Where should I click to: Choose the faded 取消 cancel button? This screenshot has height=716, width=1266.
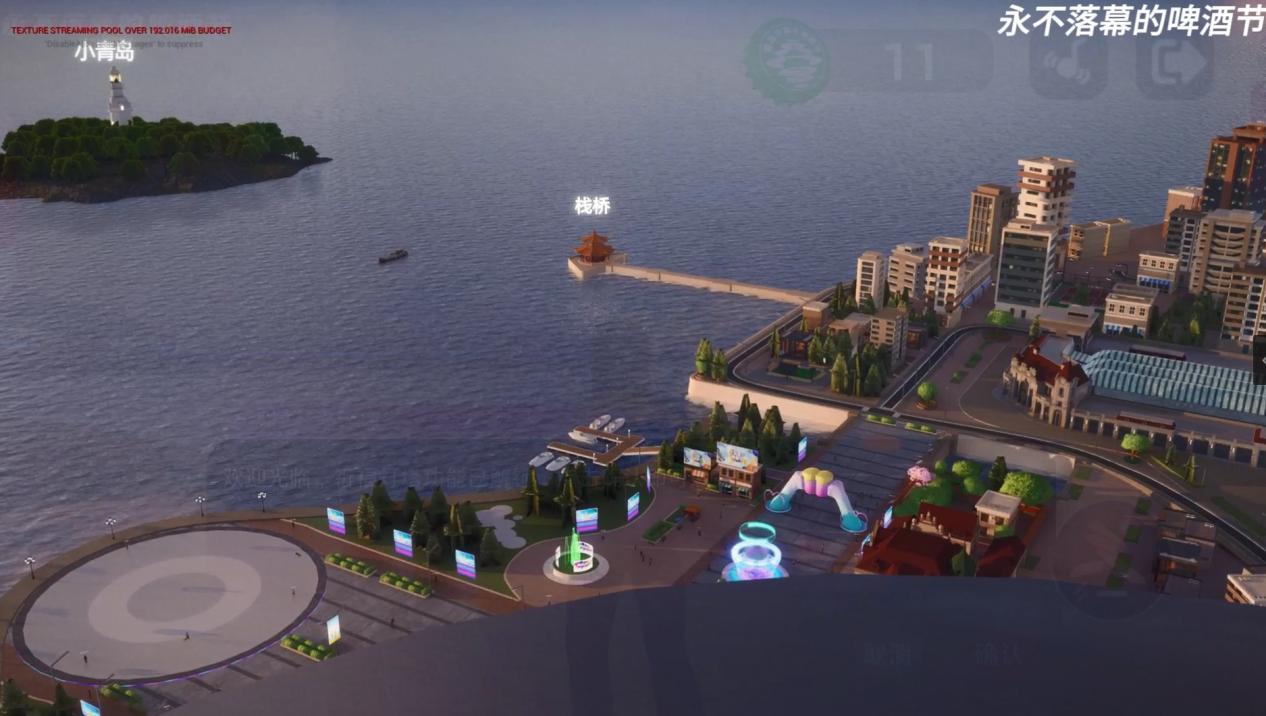pyautogui.click(x=888, y=654)
